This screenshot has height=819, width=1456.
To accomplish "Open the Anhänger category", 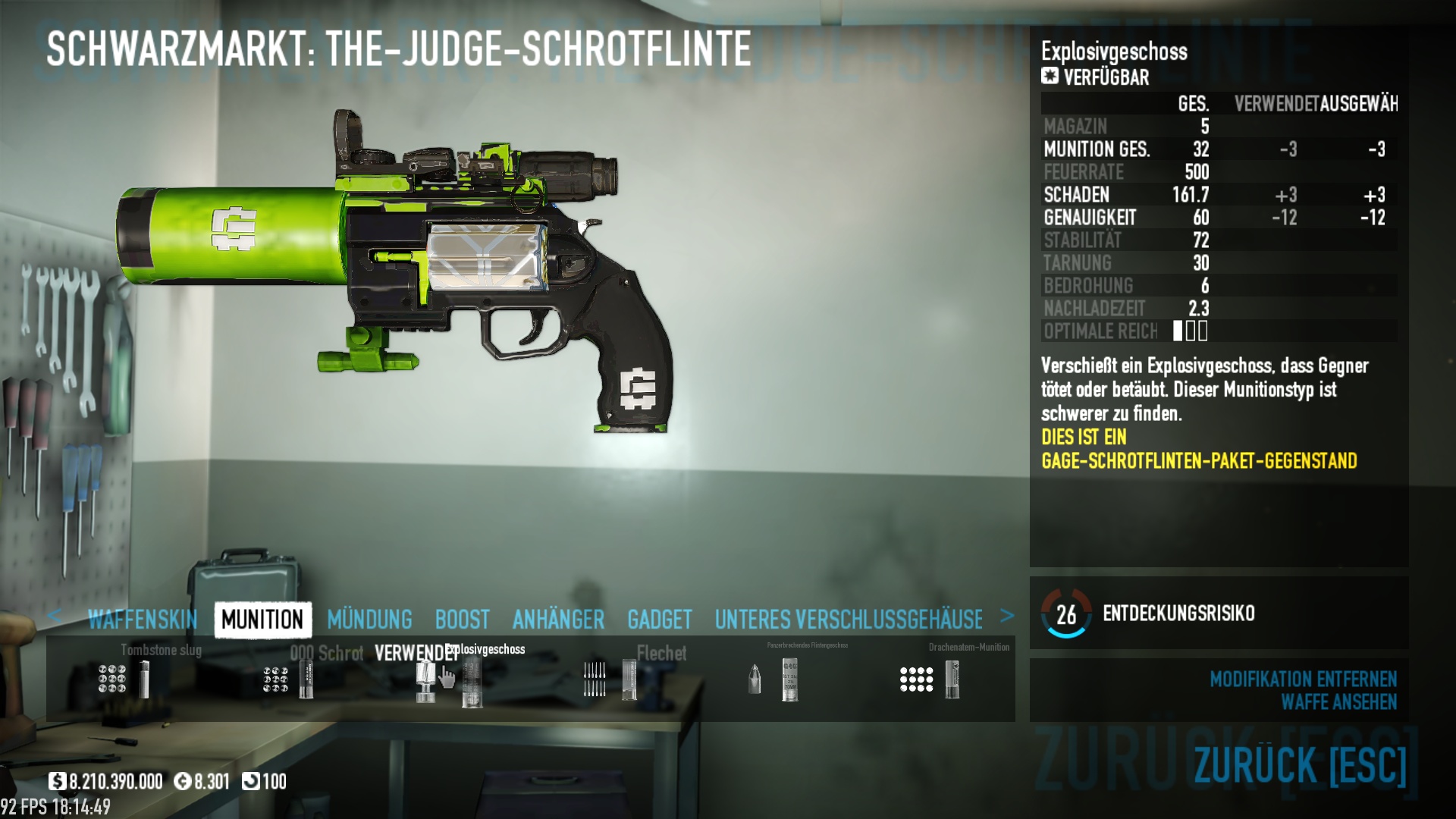I will click(558, 620).
